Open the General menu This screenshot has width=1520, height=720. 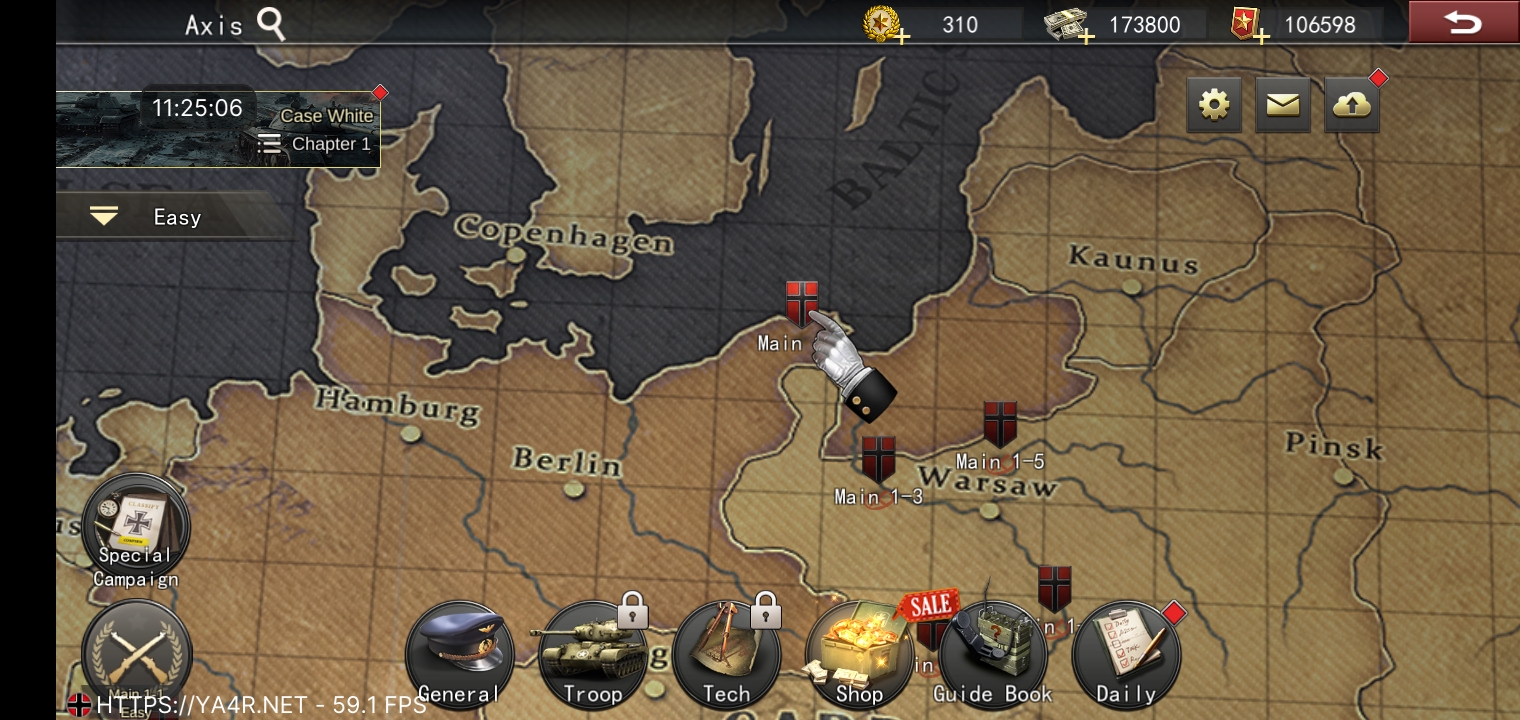tap(459, 655)
